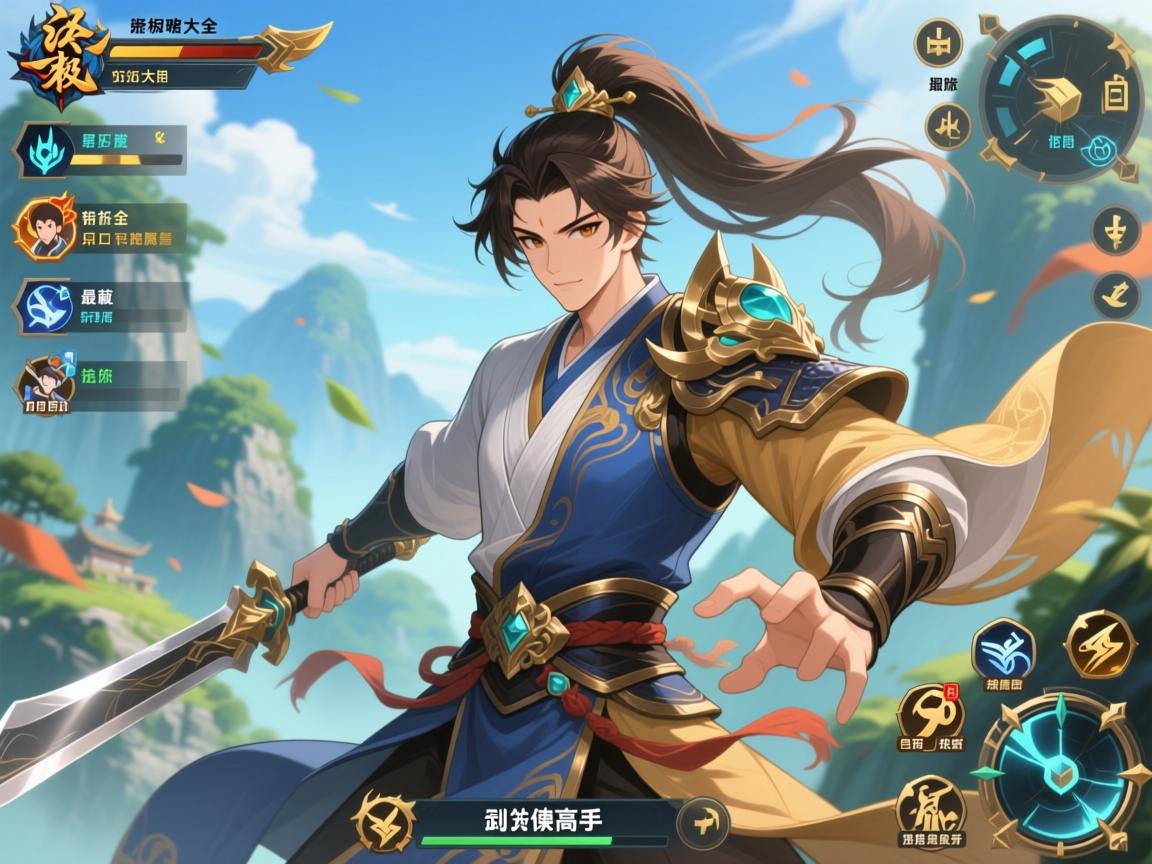Select the round arrow button beside the name bar

click(x=705, y=822)
